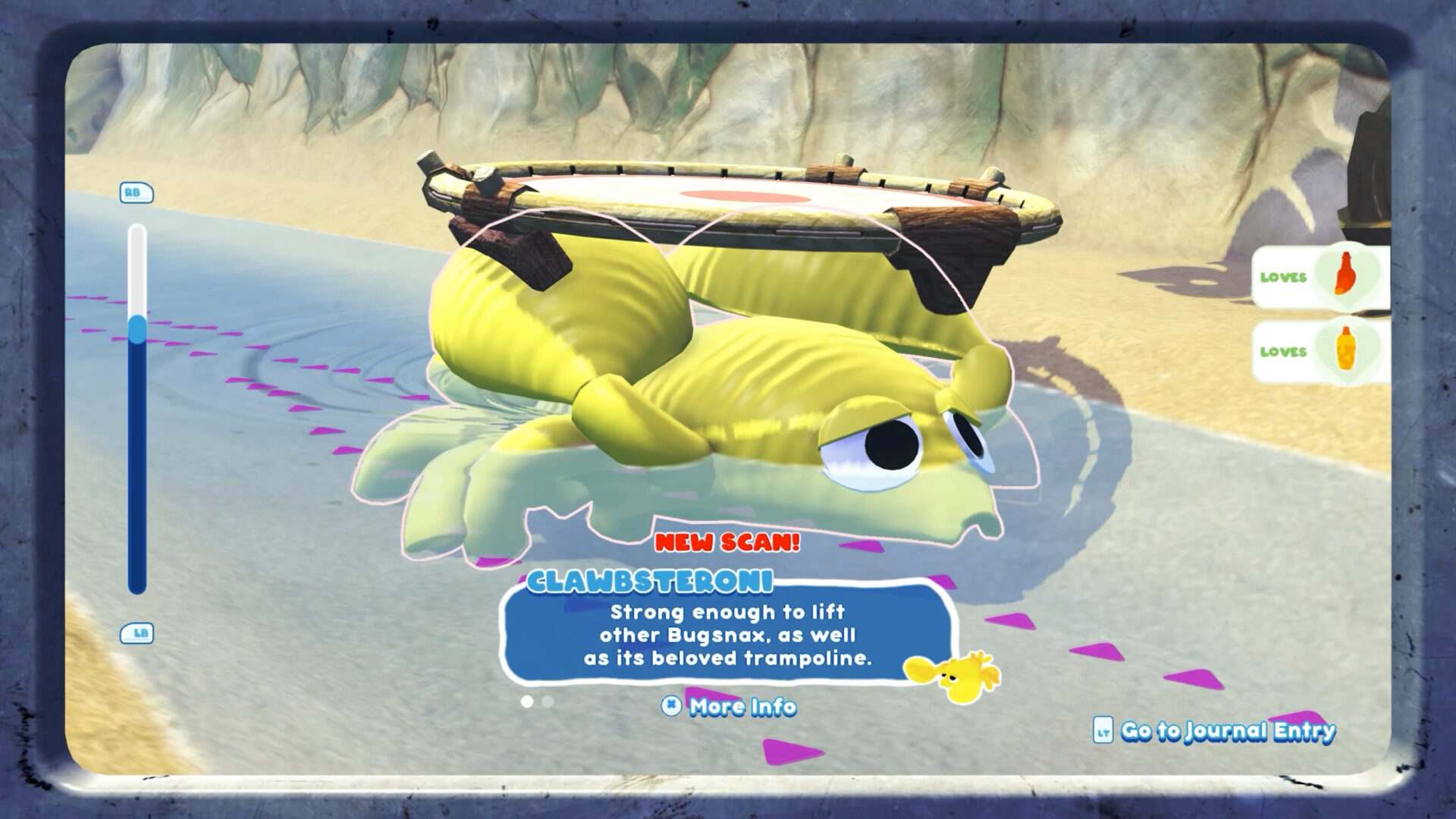The width and height of the screenshot is (1456, 819).
Task: Go to Journal Entry
Action: (x=1215, y=730)
